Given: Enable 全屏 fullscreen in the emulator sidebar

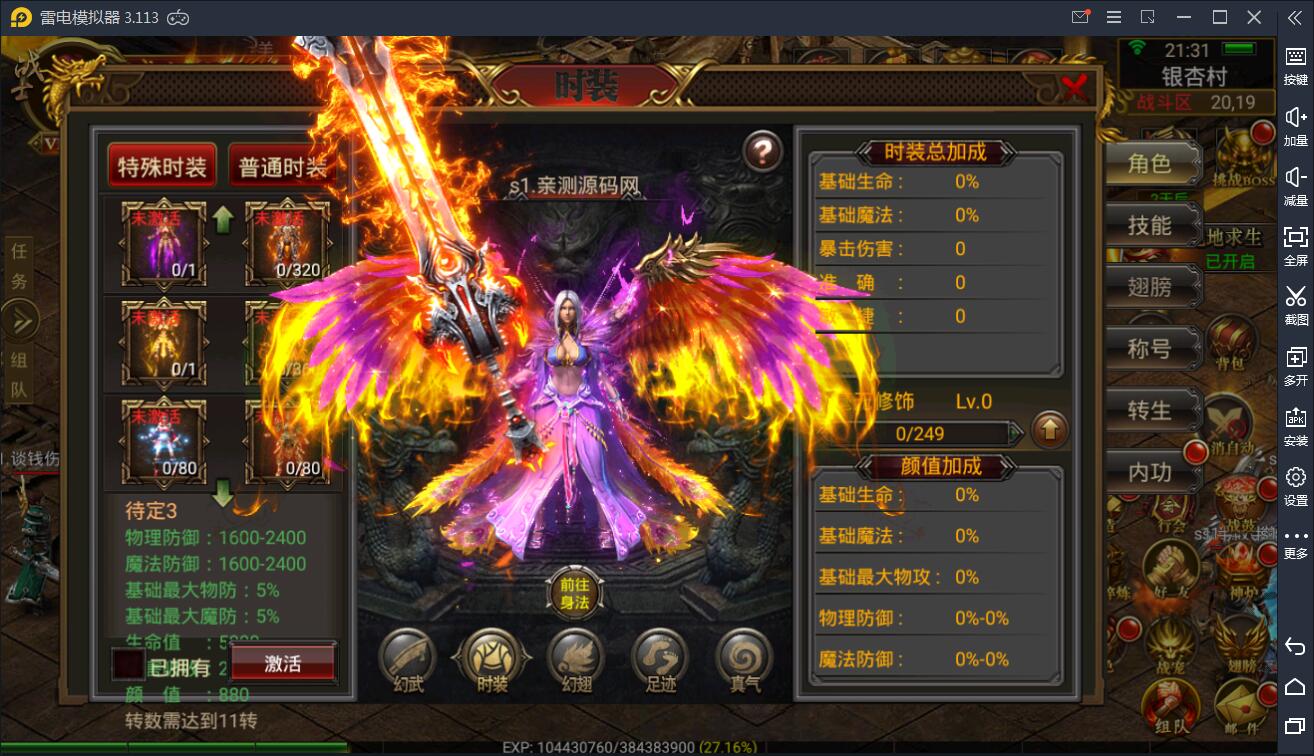Looking at the screenshot, I should click(1295, 244).
